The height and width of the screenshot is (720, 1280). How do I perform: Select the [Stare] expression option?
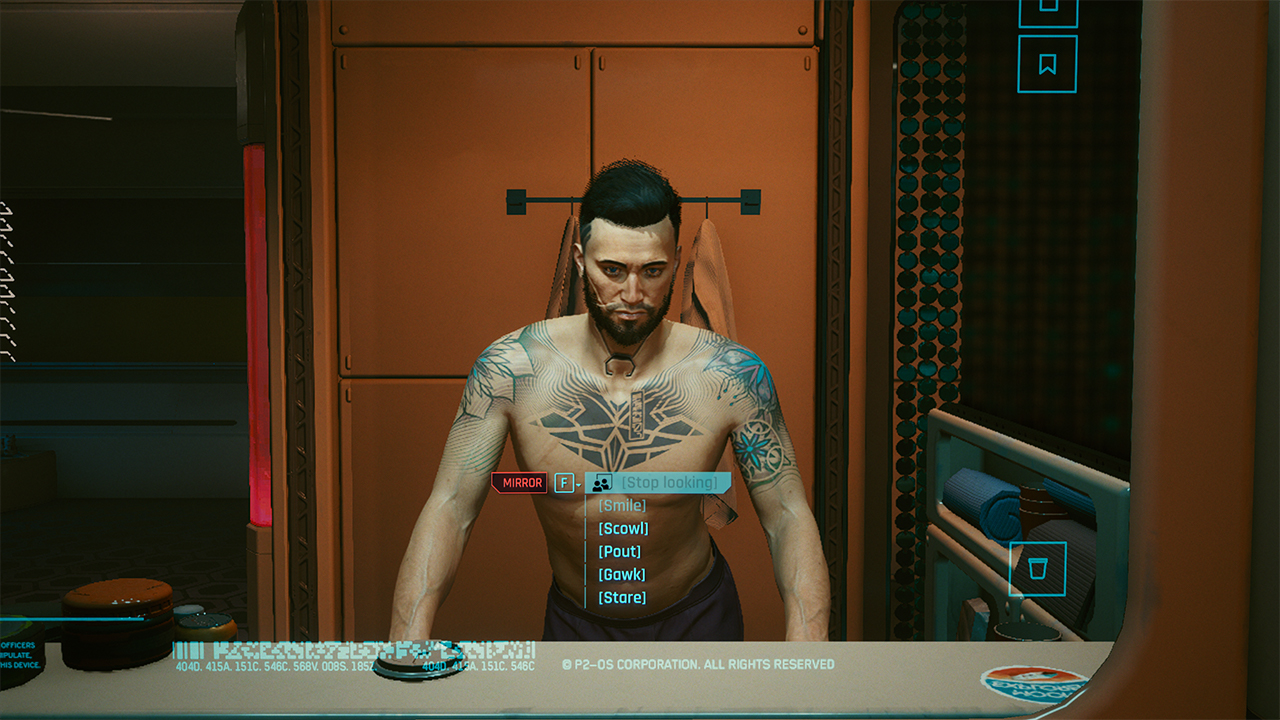point(620,597)
